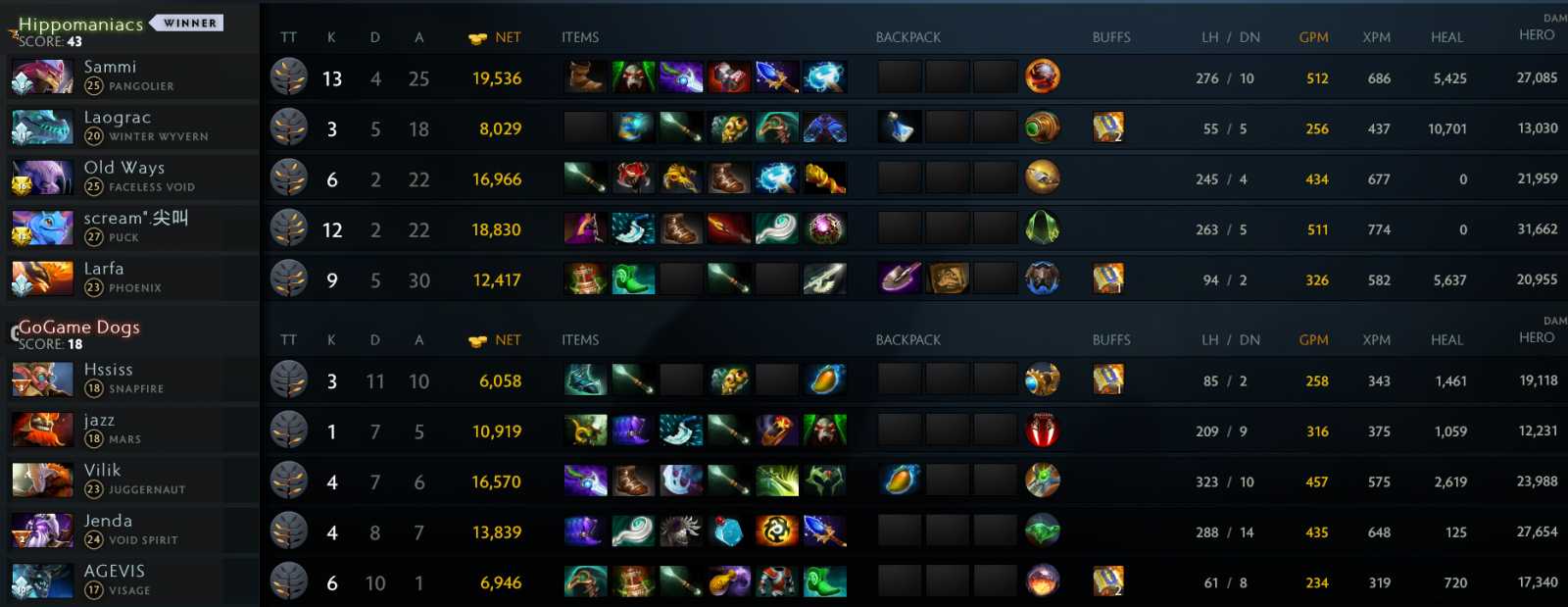Choose Larfa's Phoenix hero portrait
Screen dimensions: 1568x607
pos(42,279)
